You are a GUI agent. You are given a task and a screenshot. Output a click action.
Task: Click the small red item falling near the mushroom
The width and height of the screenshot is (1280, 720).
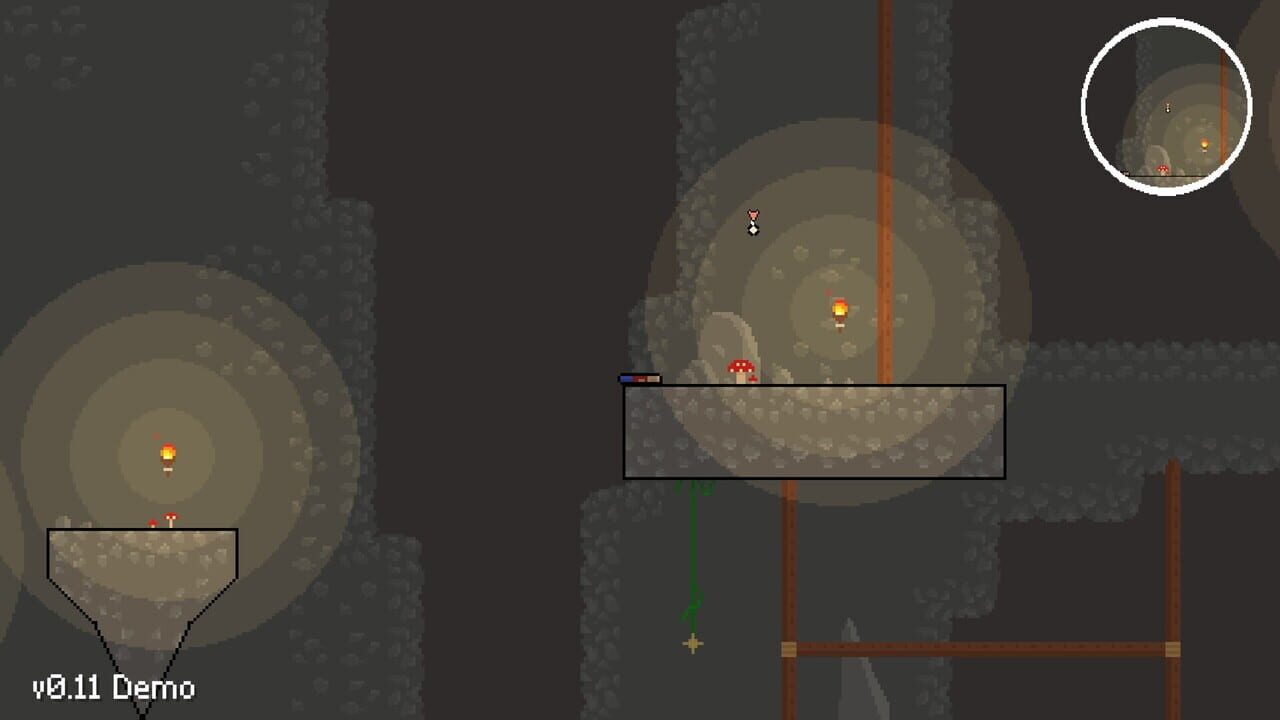click(x=753, y=378)
